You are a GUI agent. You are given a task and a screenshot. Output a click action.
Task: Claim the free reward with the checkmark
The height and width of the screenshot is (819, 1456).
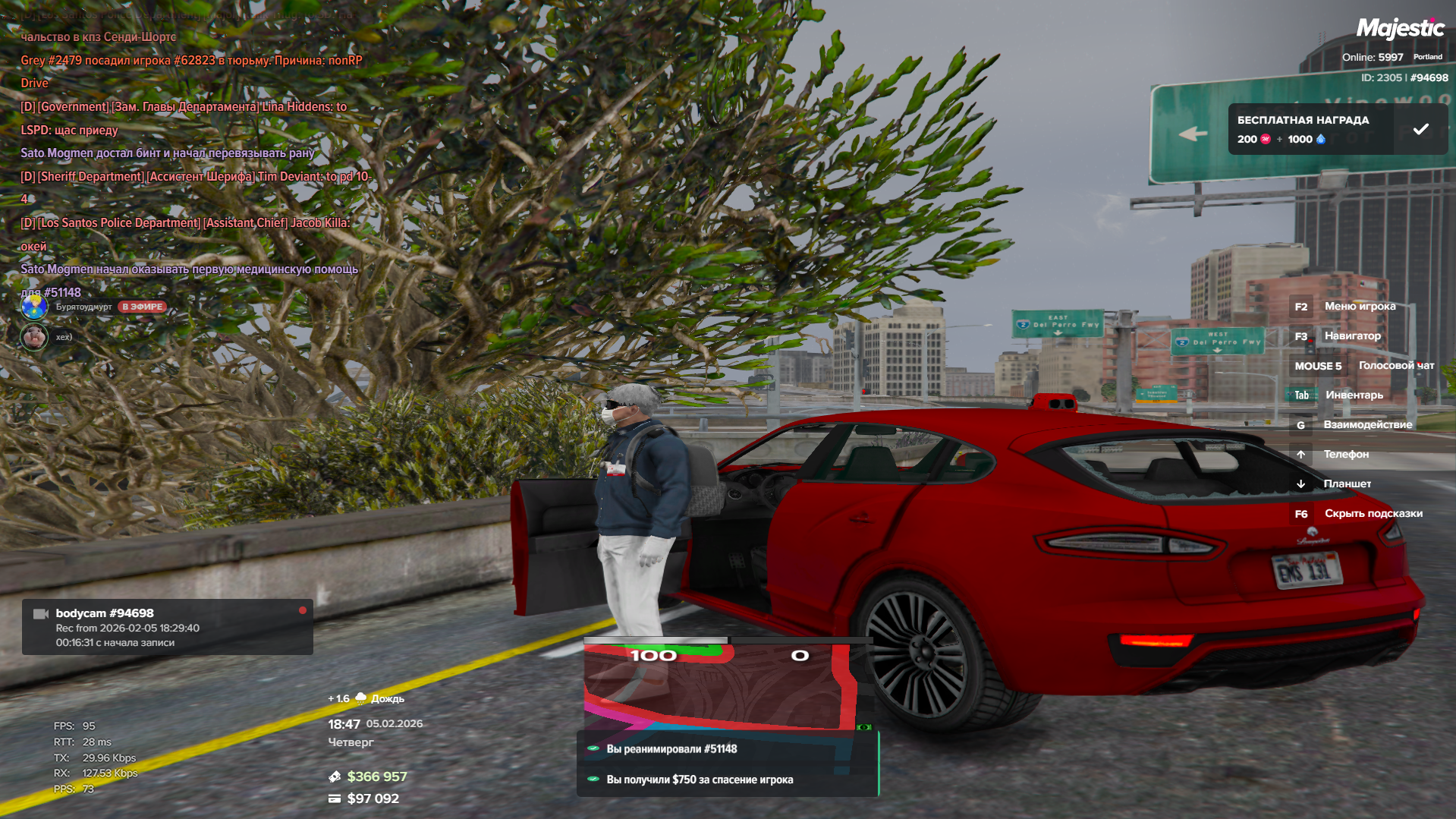1420,130
